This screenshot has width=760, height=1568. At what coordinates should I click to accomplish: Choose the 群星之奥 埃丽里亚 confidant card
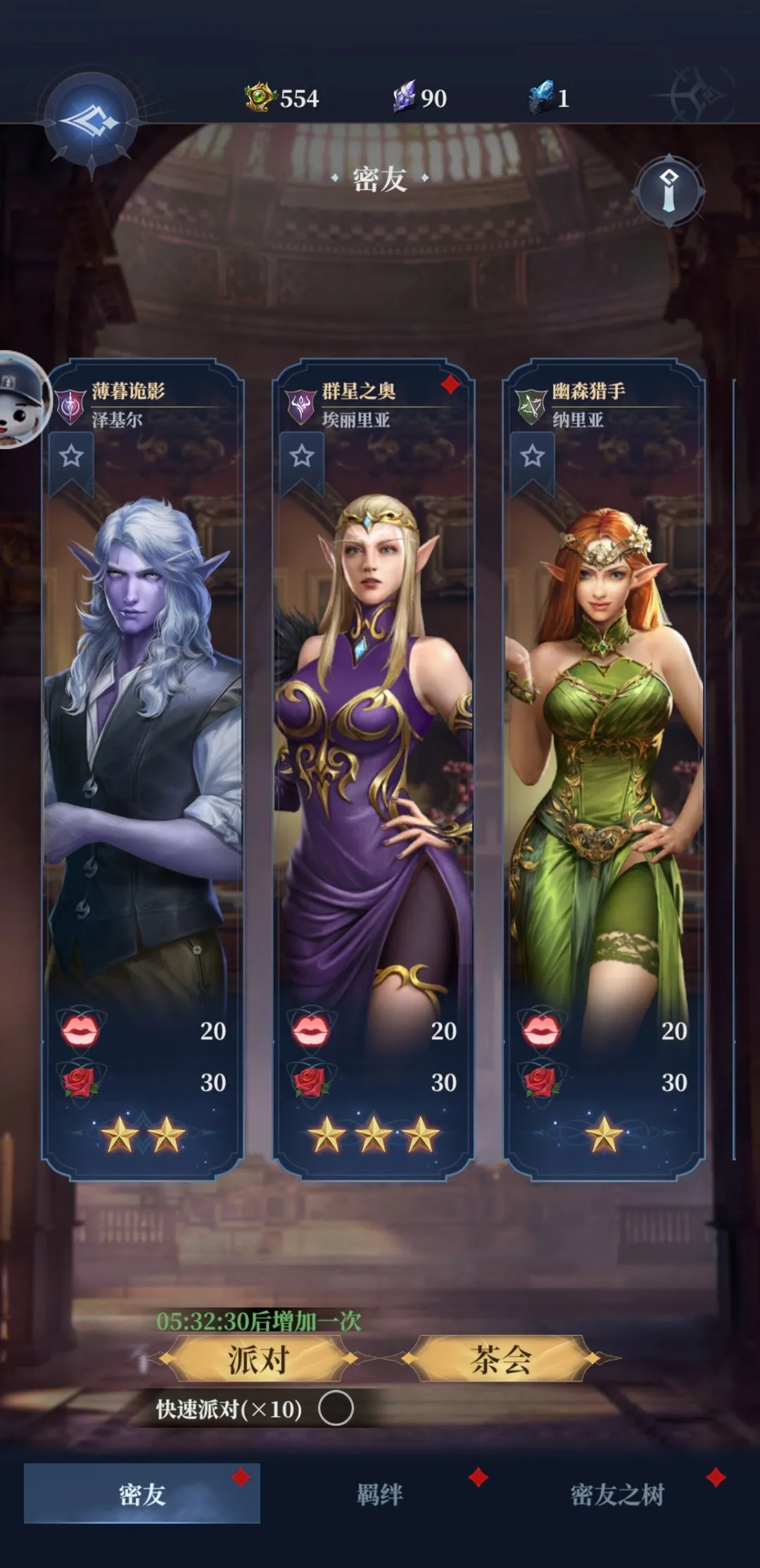pyautogui.click(x=373, y=739)
